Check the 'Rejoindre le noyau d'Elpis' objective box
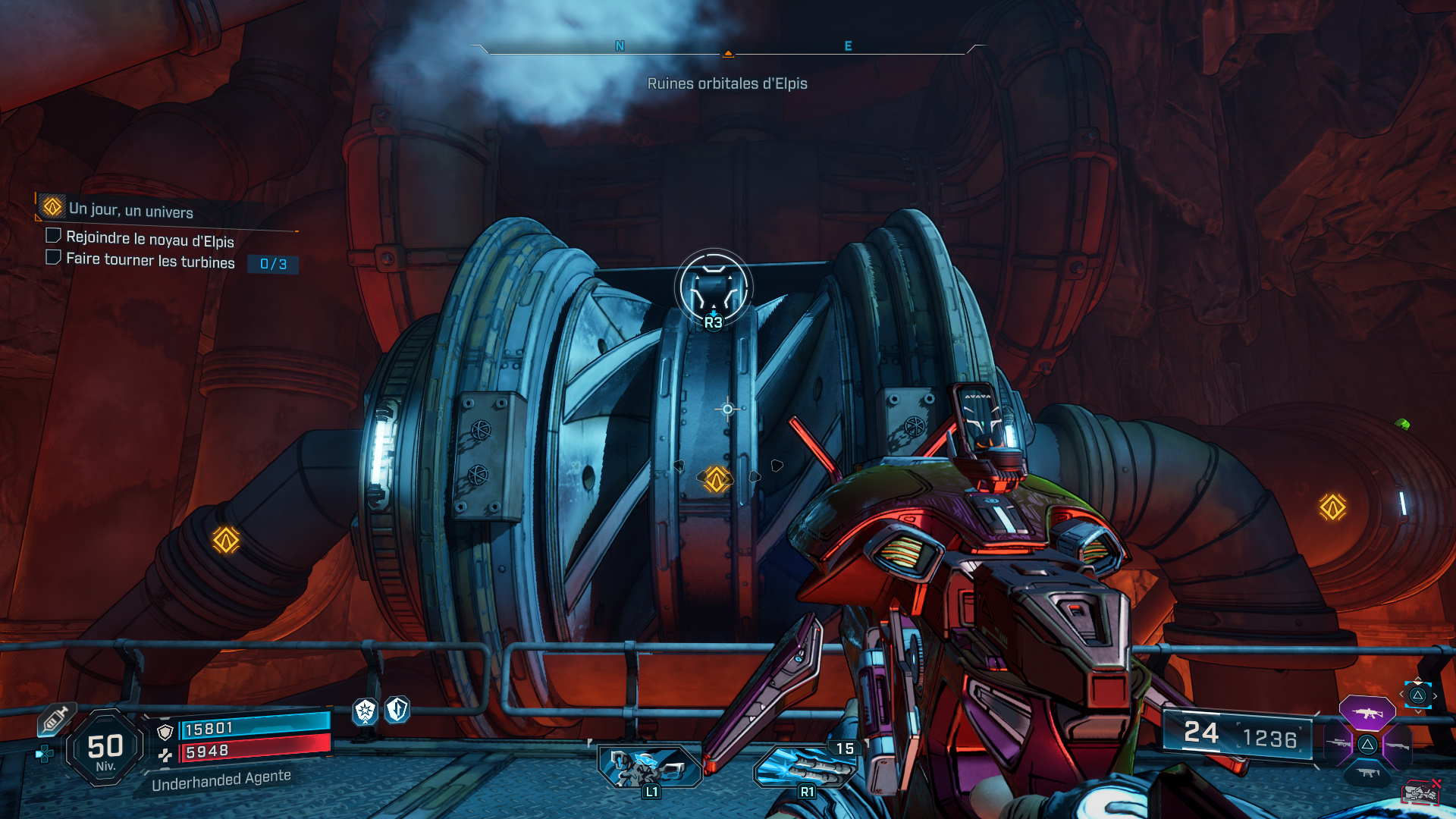 [x=52, y=236]
